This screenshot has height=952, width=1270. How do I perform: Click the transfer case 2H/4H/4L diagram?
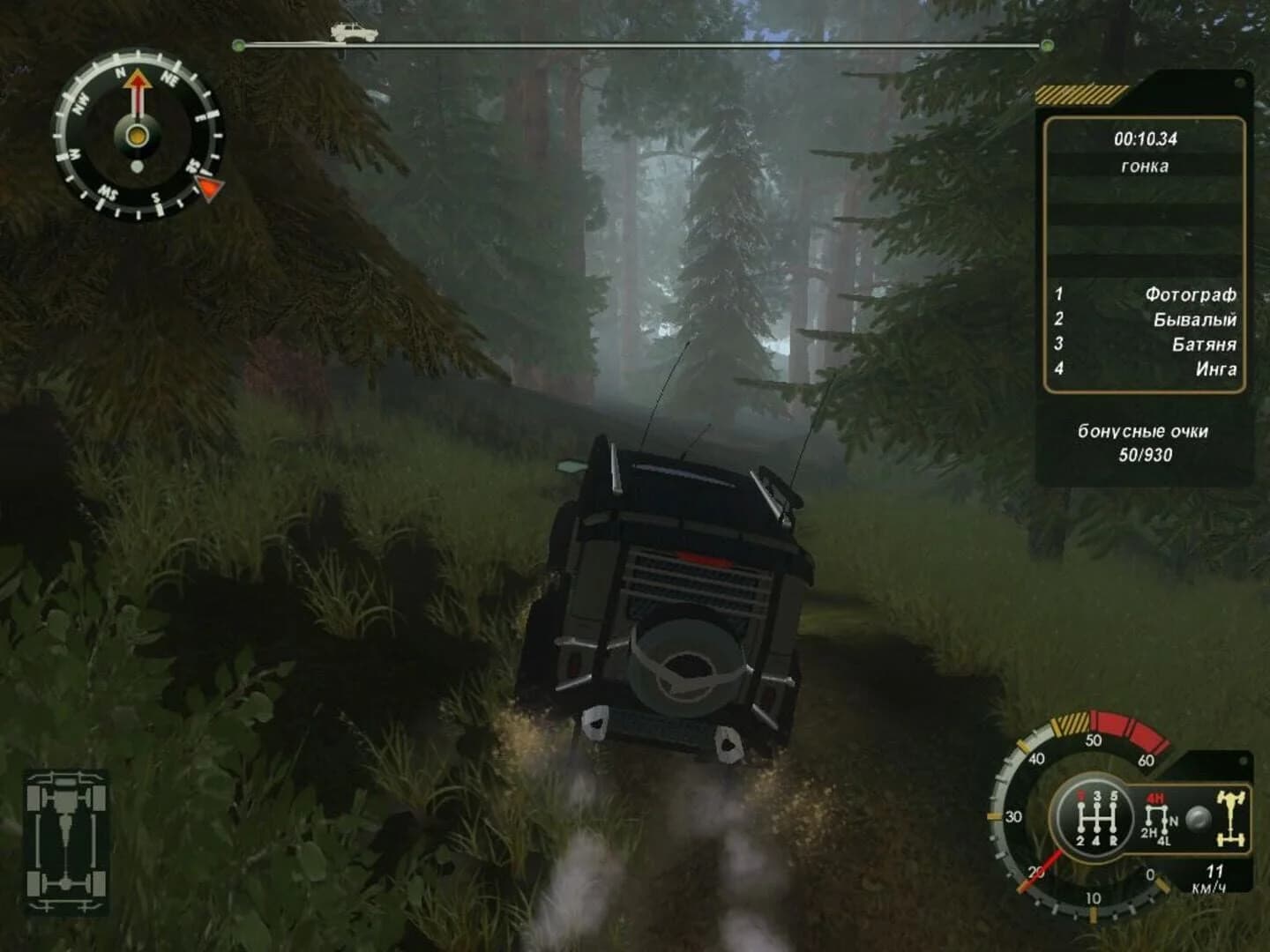tap(1155, 820)
